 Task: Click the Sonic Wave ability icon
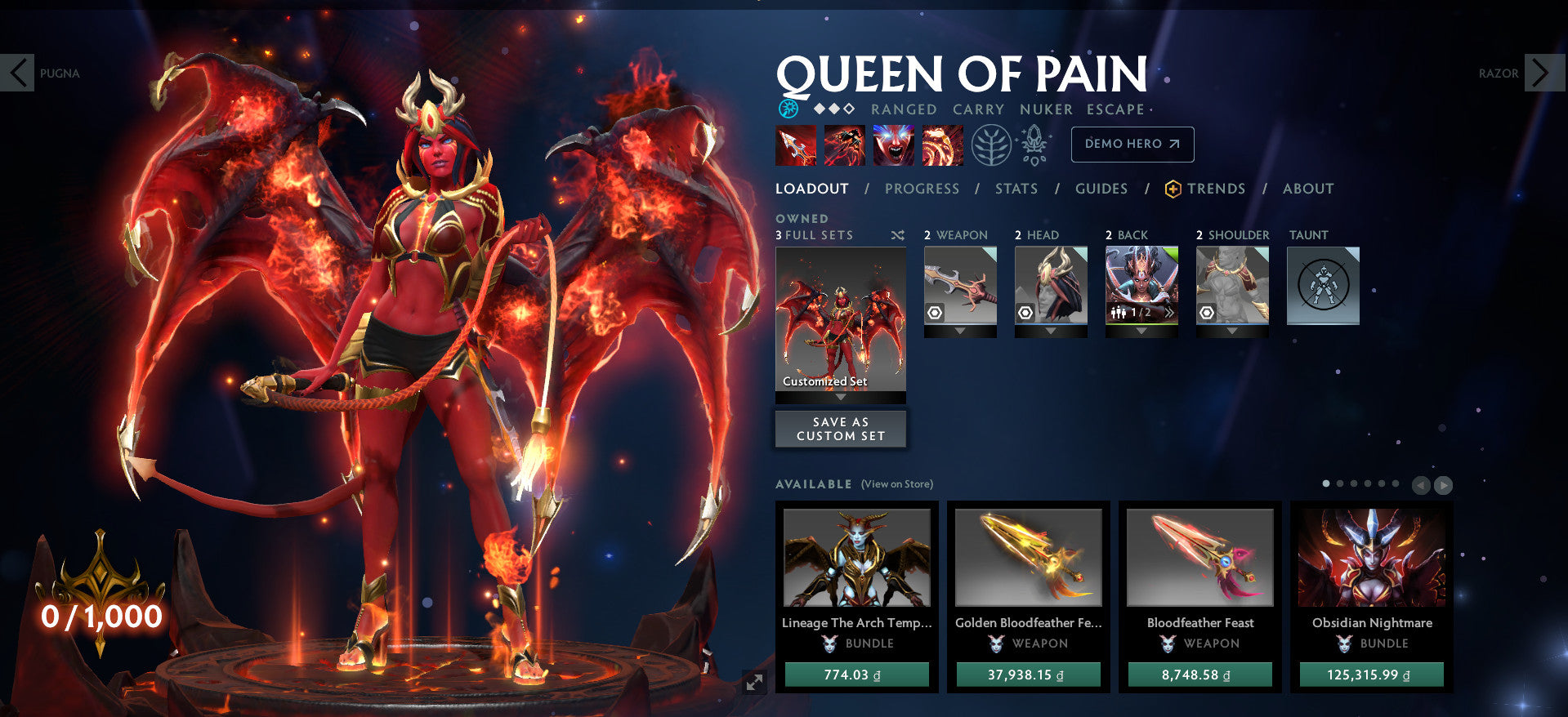tap(942, 145)
